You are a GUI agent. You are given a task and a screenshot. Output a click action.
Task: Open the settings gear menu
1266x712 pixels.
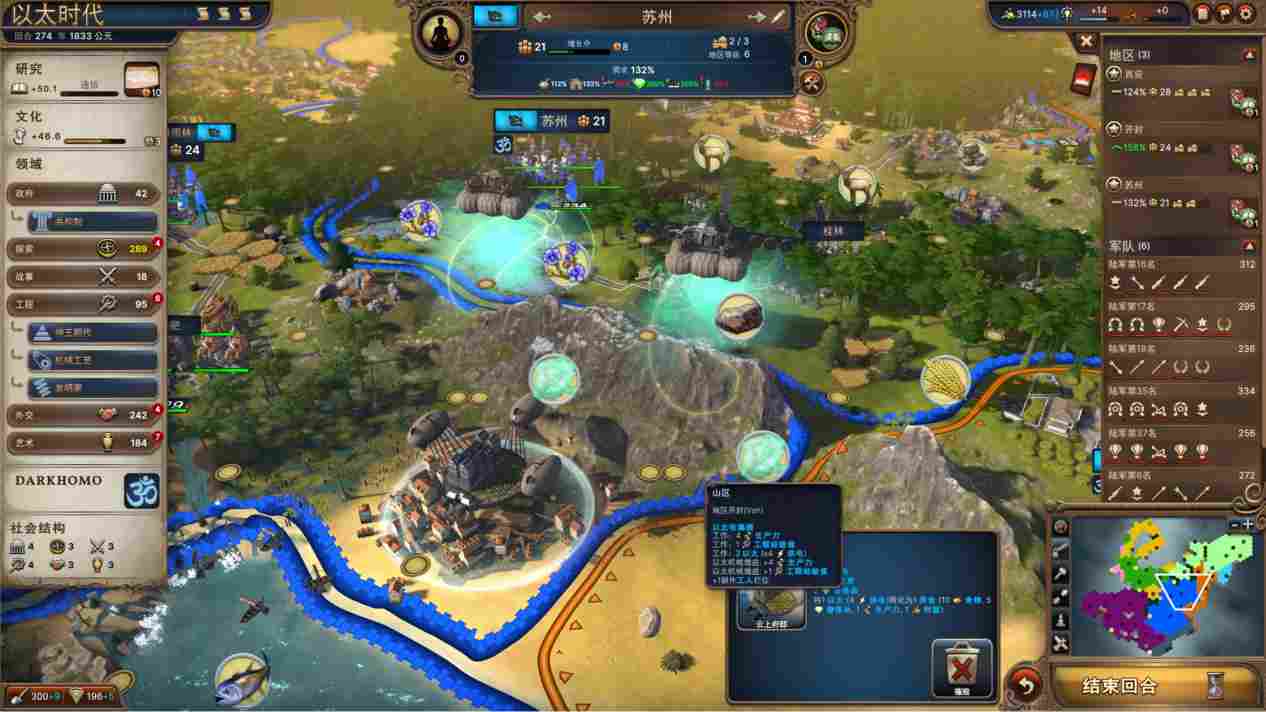(1247, 13)
